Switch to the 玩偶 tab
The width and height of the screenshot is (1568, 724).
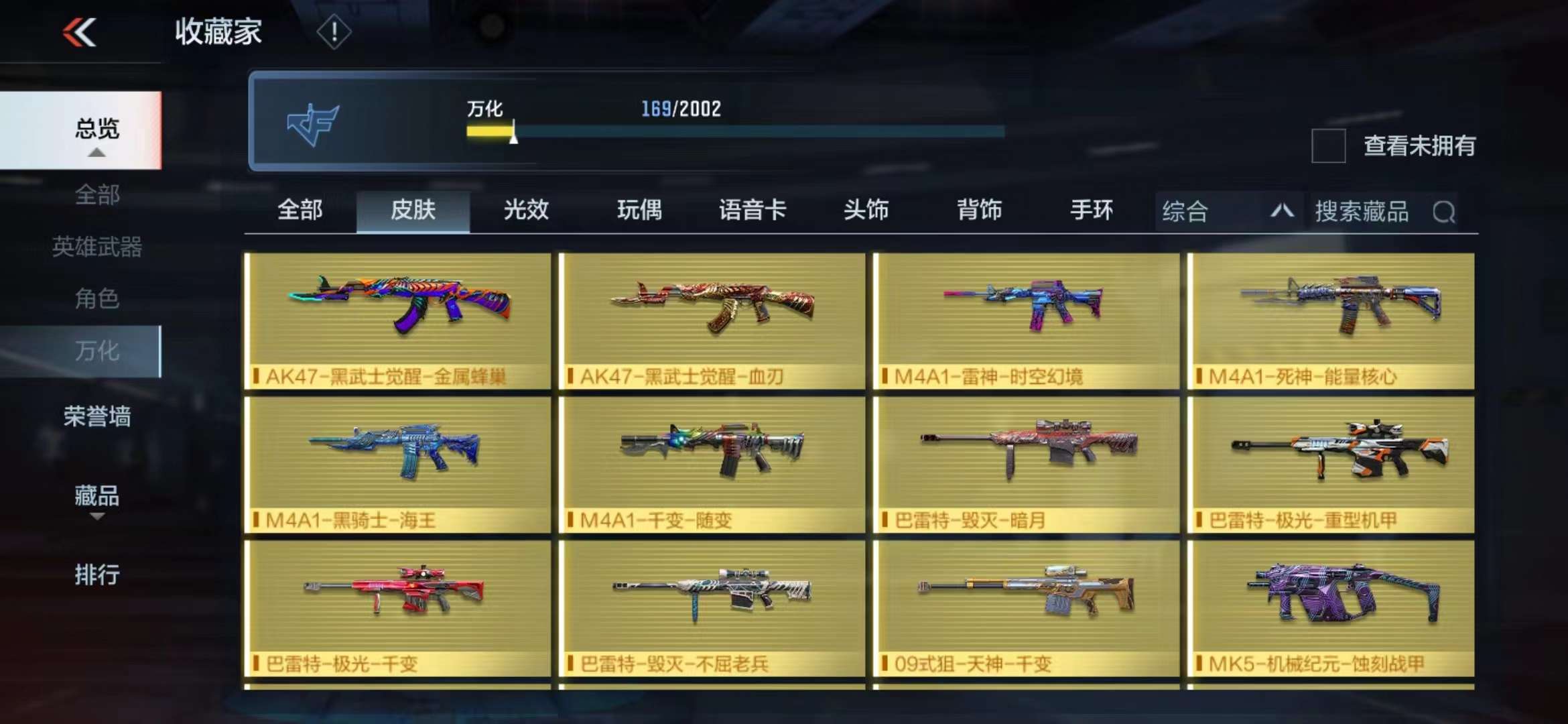coord(639,210)
